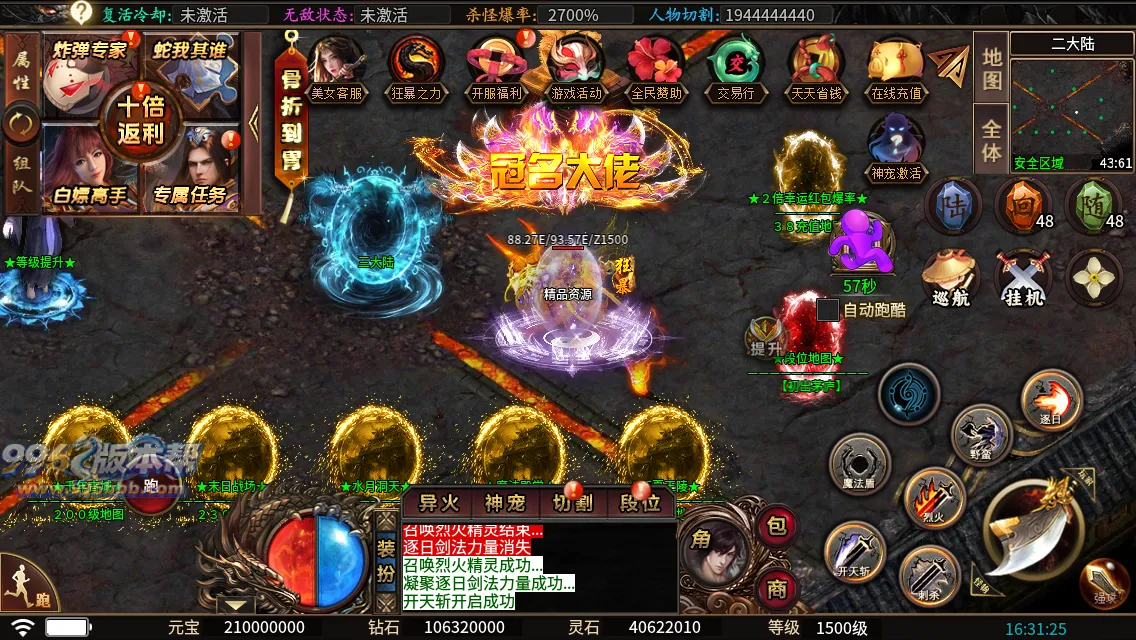
Task: Open the 狂暴之力 icon
Action: click(x=416, y=66)
